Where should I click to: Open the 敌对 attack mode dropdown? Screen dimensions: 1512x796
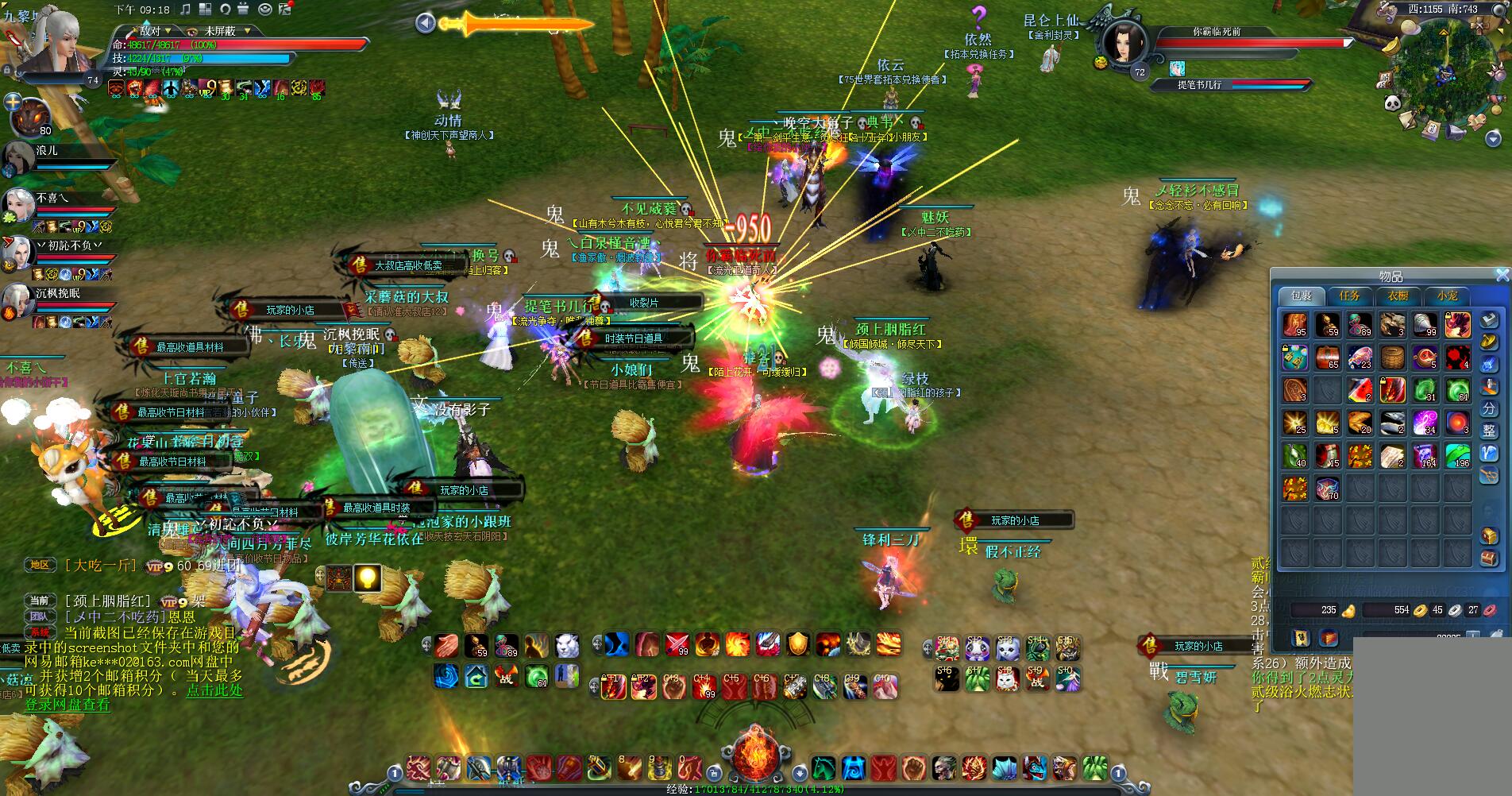156,31
